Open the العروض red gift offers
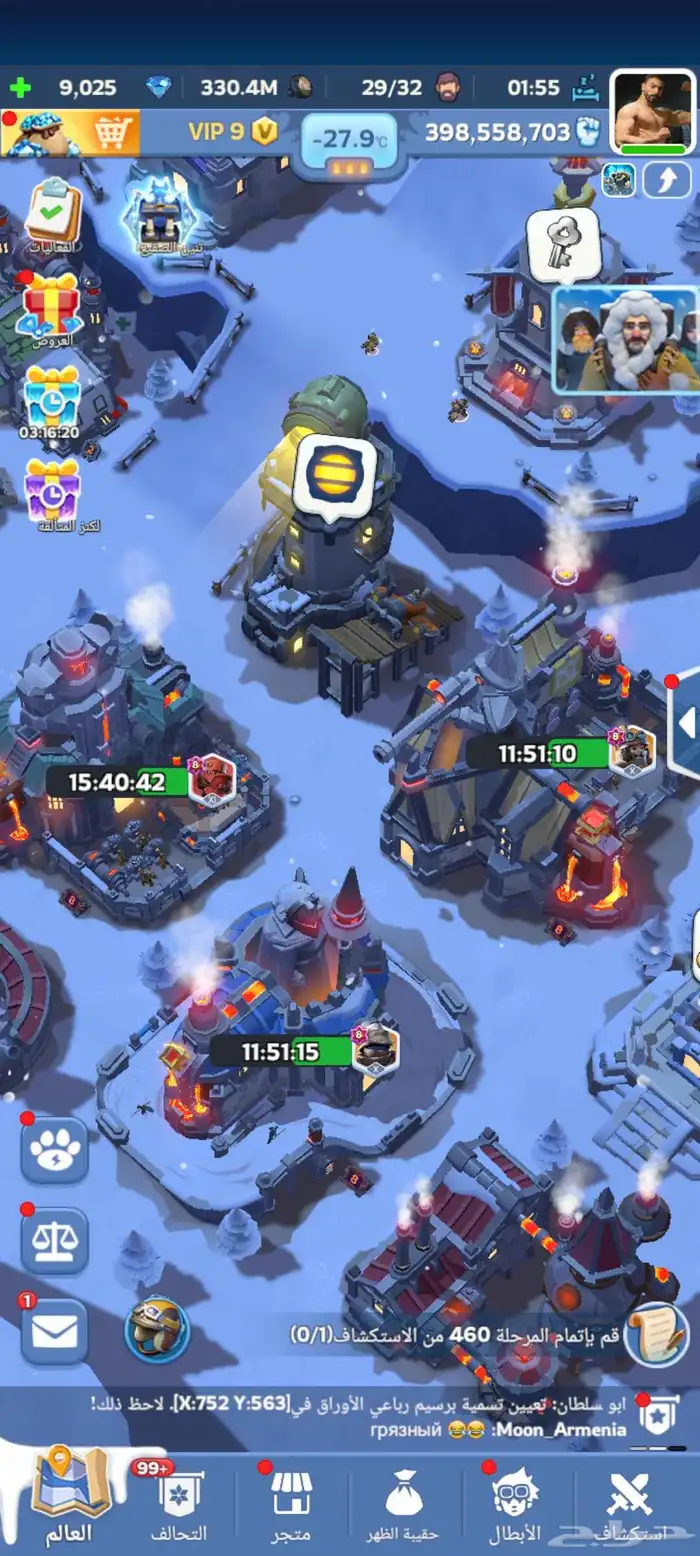The width and height of the screenshot is (700, 1556). tap(53, 305)
